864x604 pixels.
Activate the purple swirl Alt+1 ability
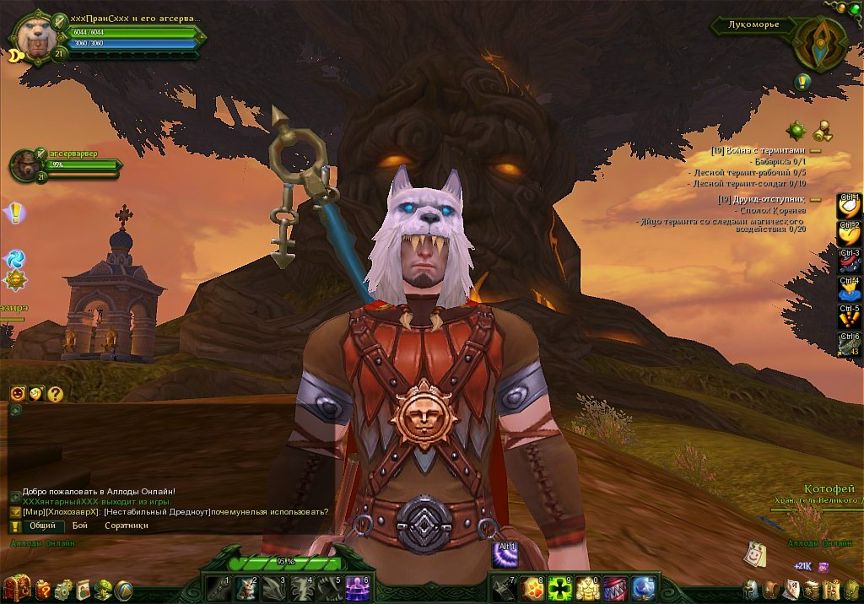(x=504, y=554)
